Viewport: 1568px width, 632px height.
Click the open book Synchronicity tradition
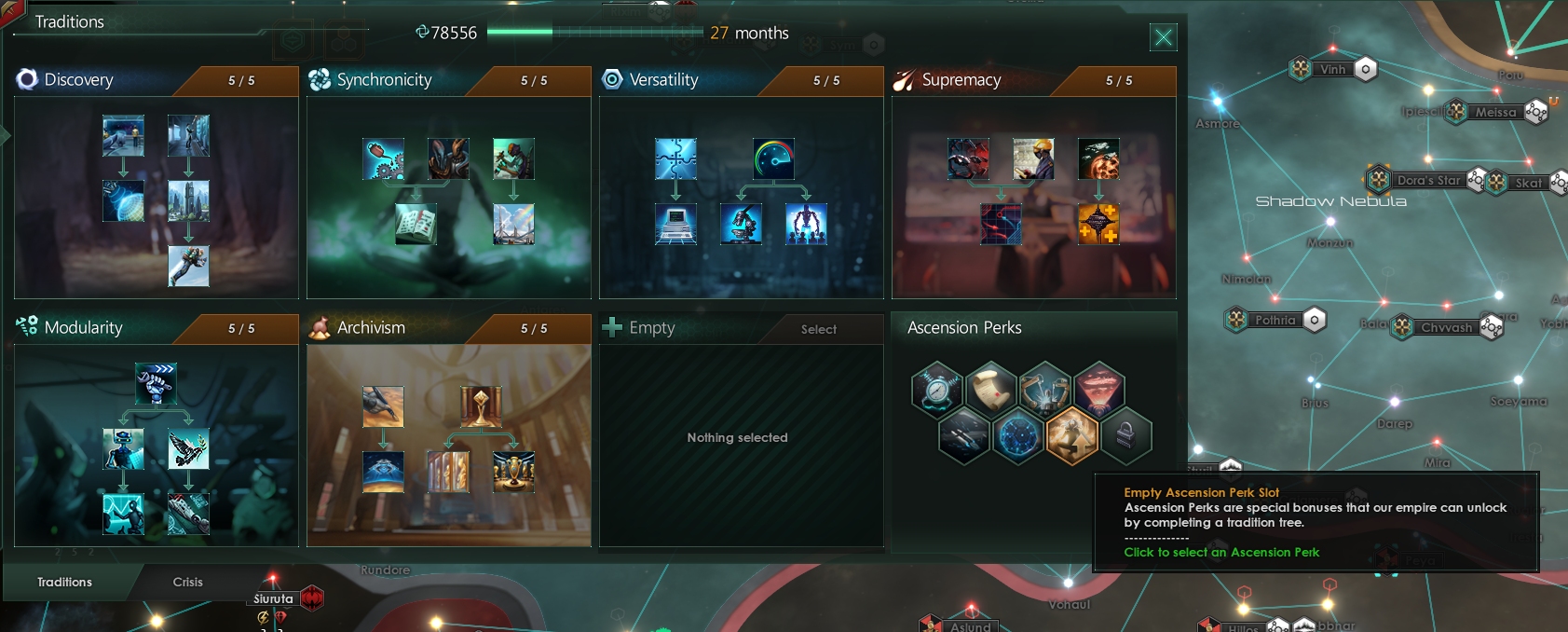point(416,224)
